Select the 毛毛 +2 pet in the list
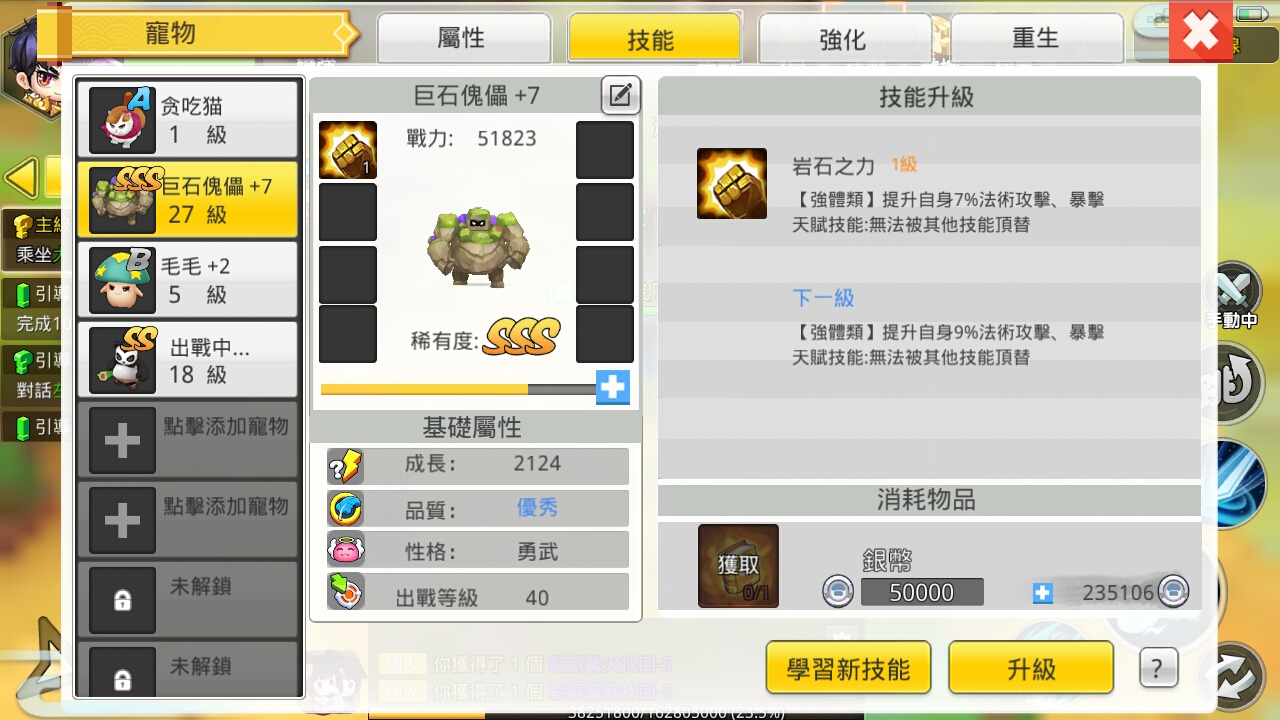 (x=187, y=278)
